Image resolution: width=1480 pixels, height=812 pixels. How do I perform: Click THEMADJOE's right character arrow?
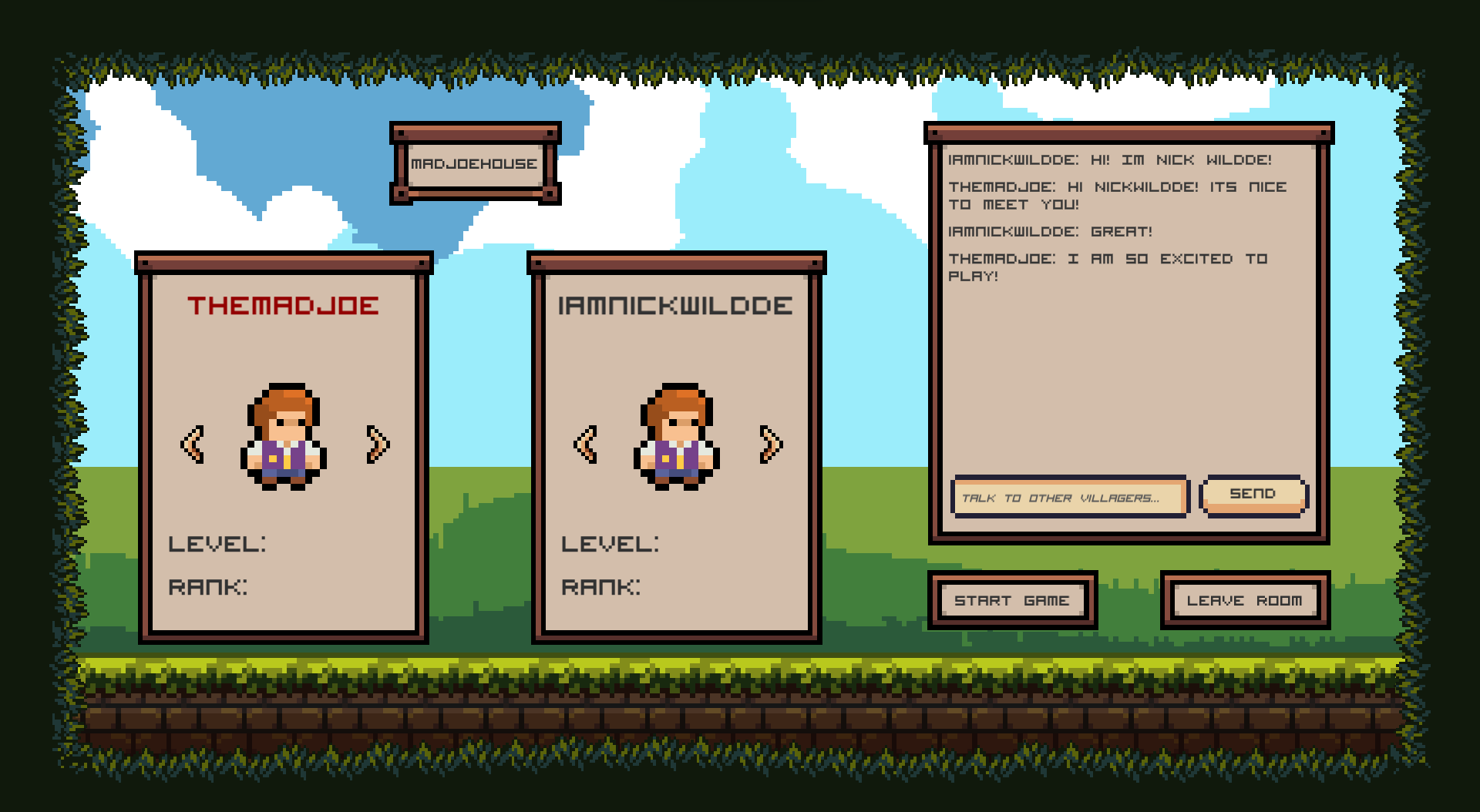[377, 444]
